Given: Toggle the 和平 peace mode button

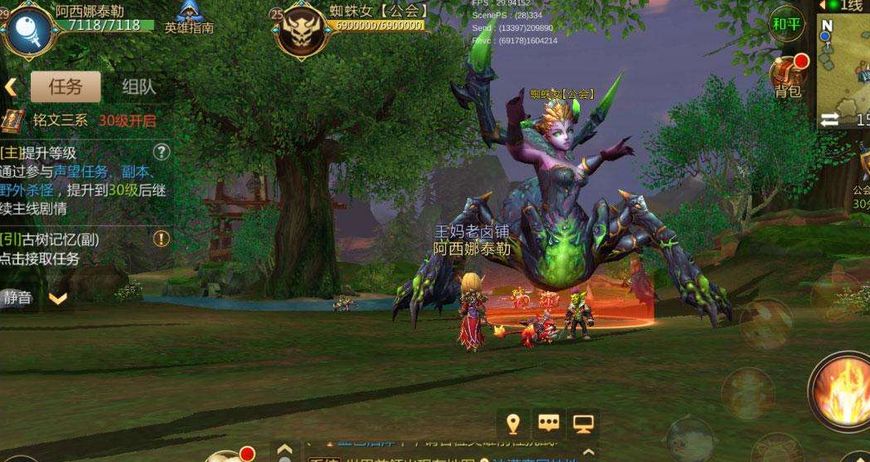Looking at the screenshot, I should click(x=787, y=23).
